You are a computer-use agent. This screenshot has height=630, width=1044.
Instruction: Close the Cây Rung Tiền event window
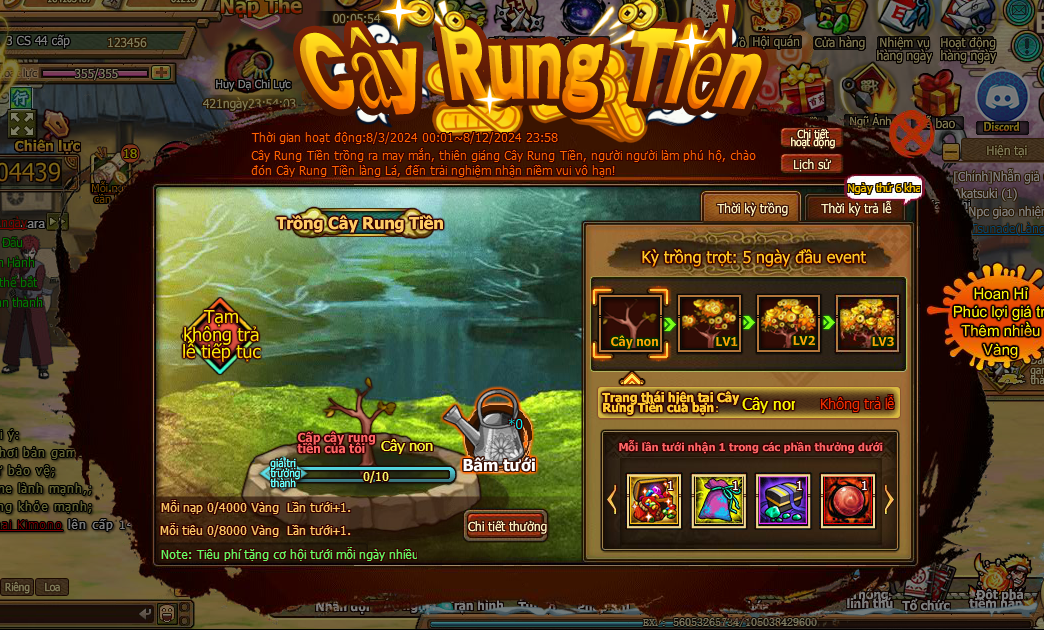coord(911,132)
